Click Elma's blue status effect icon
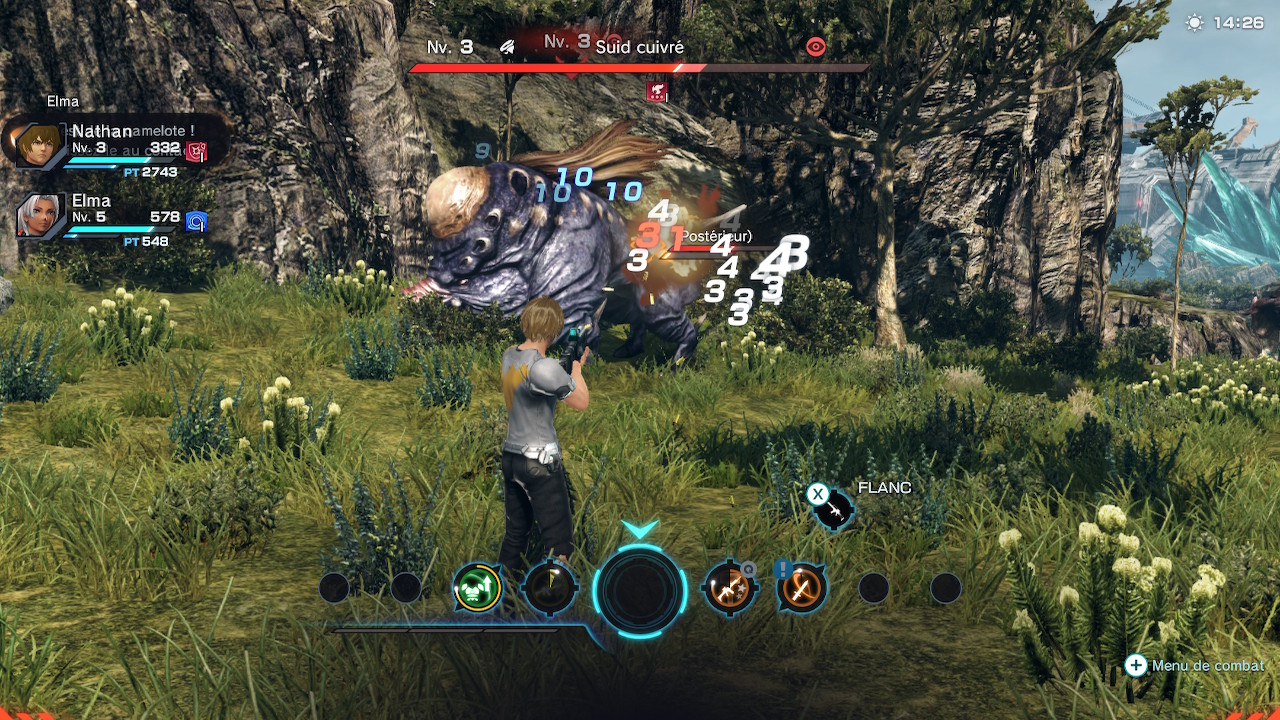 pyautogui.click(x=197, y=222)
